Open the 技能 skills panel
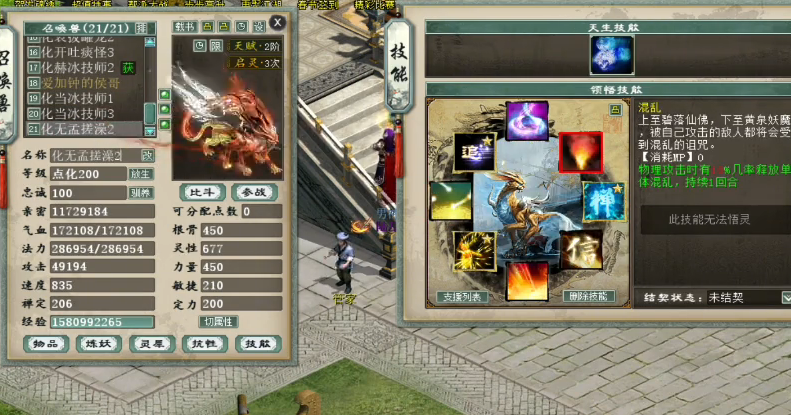Screen dimensions: 791x415 coord(257,344)
